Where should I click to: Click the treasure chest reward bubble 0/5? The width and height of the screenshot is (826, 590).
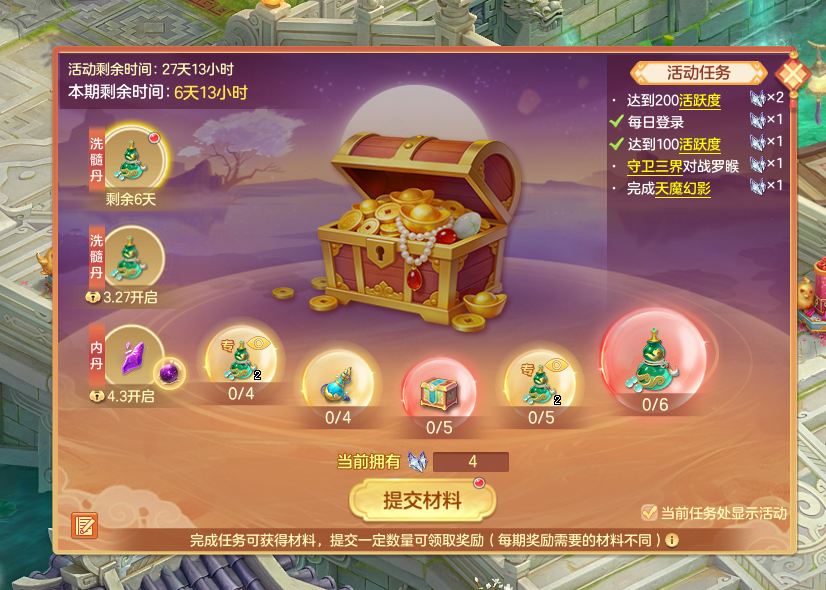[x=439, y=391]
